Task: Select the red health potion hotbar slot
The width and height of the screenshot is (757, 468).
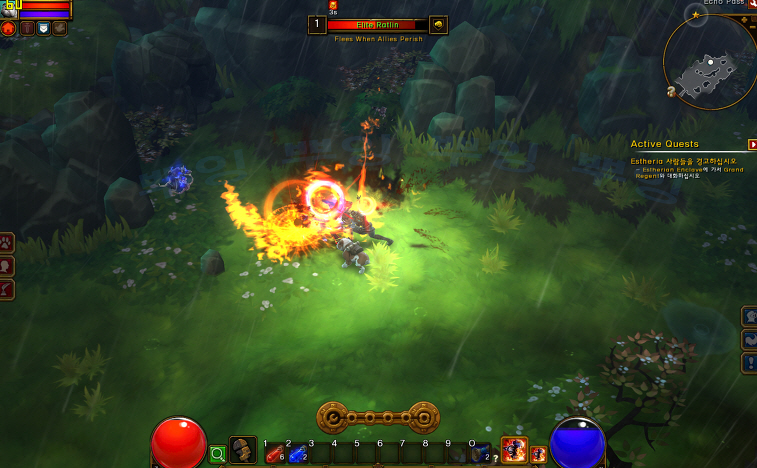Action: [274, 455]
